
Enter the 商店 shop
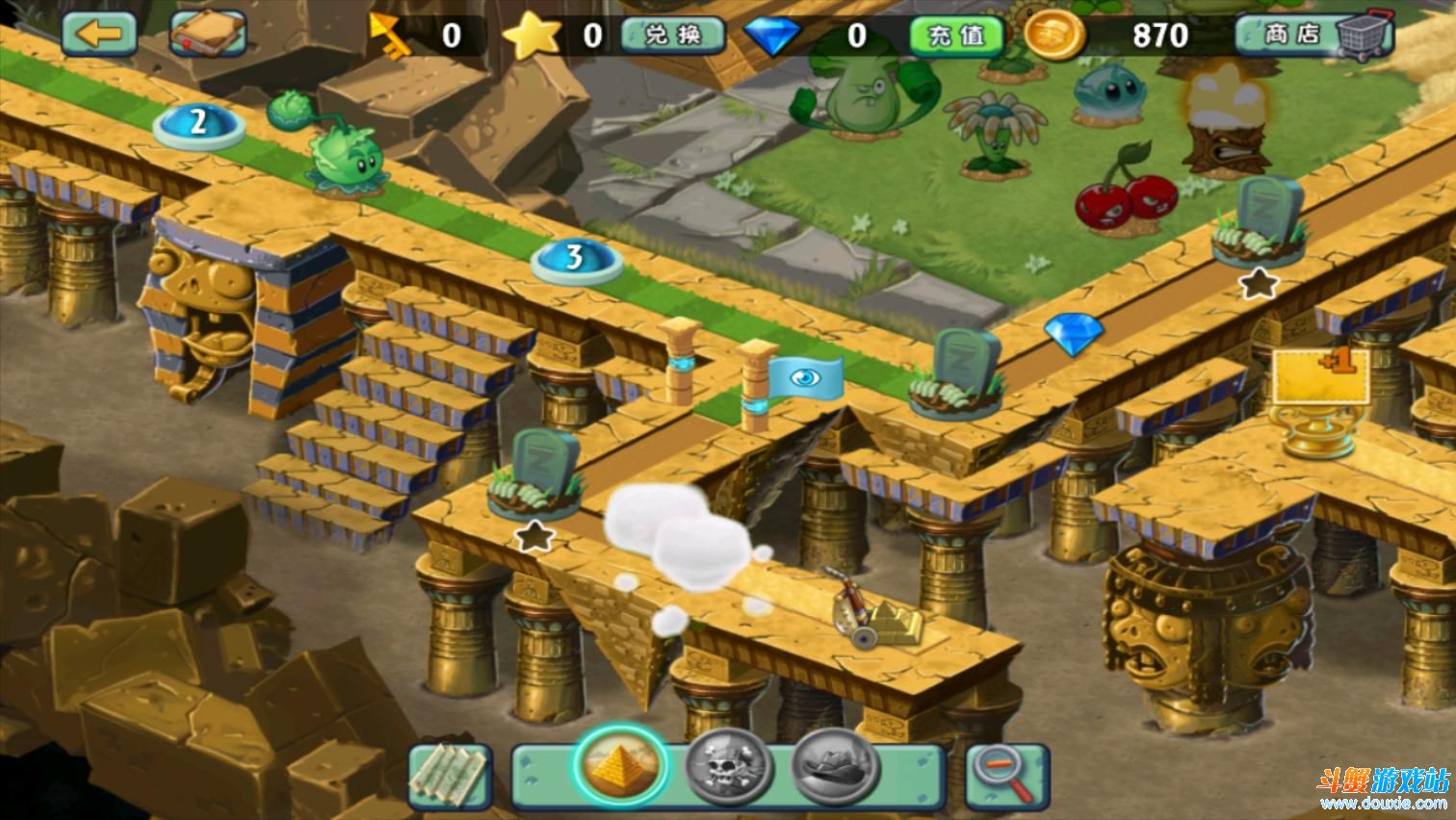pyautogui.click(x=1313, y=36)
